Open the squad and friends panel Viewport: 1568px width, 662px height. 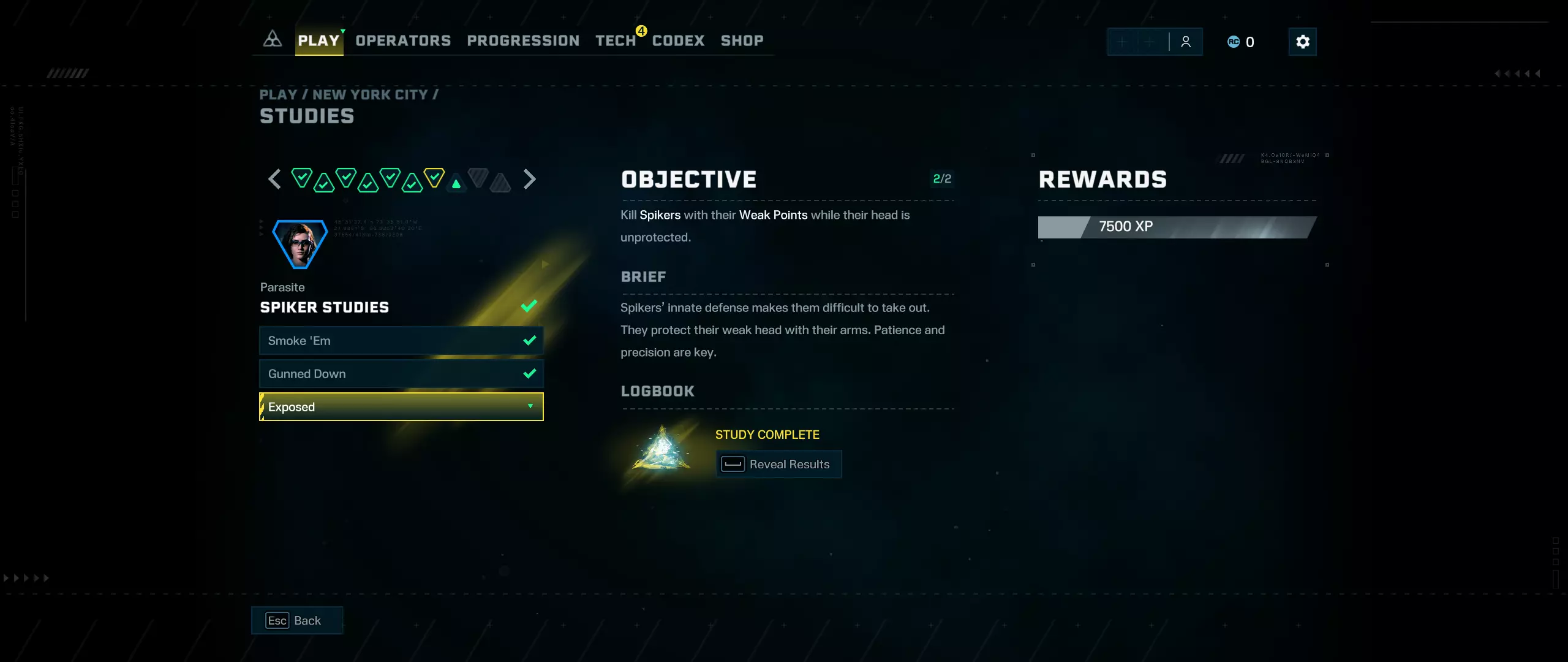(1155, 42)
